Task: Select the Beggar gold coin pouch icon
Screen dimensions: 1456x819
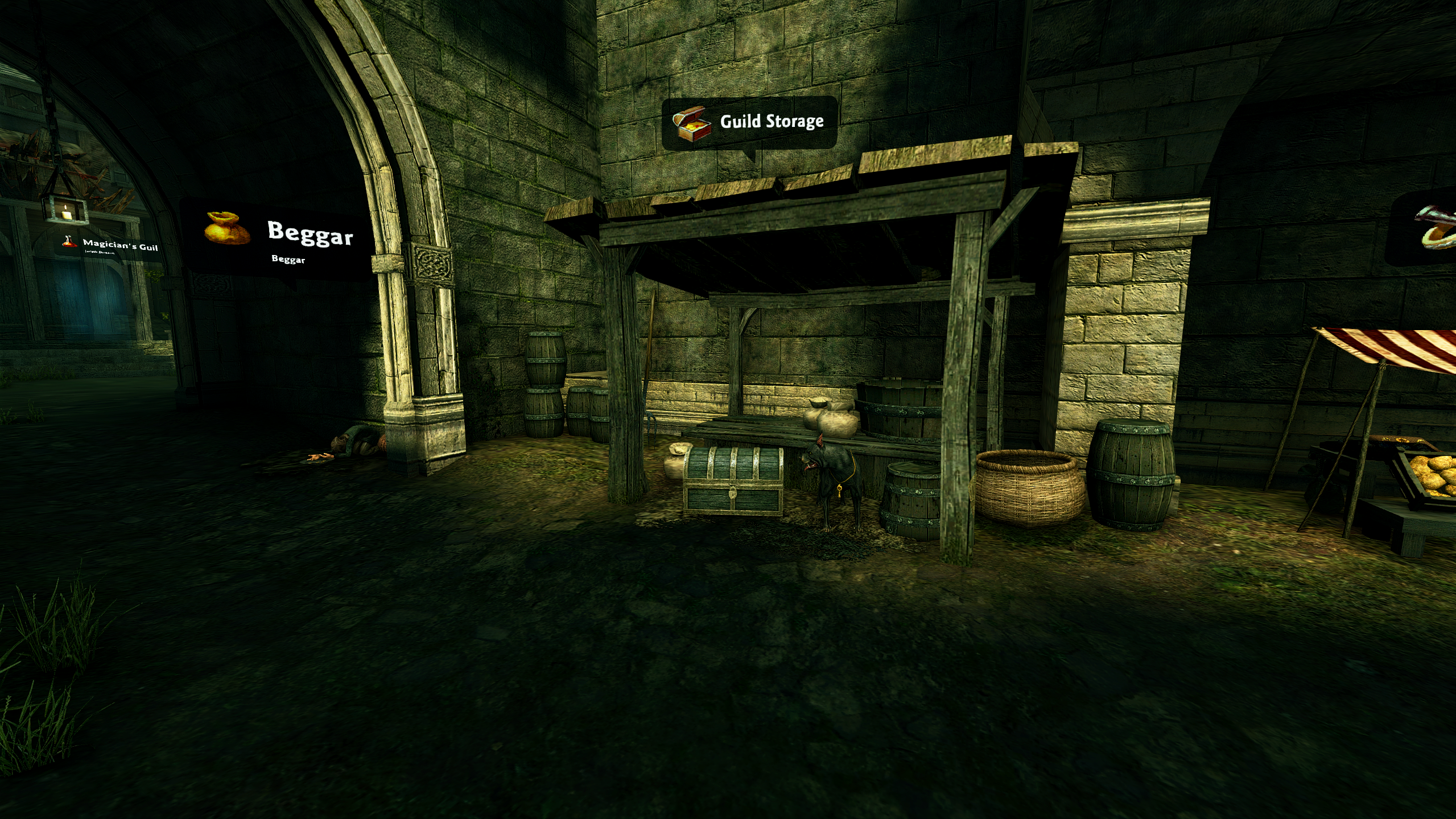Action: [x=226, y=229]
